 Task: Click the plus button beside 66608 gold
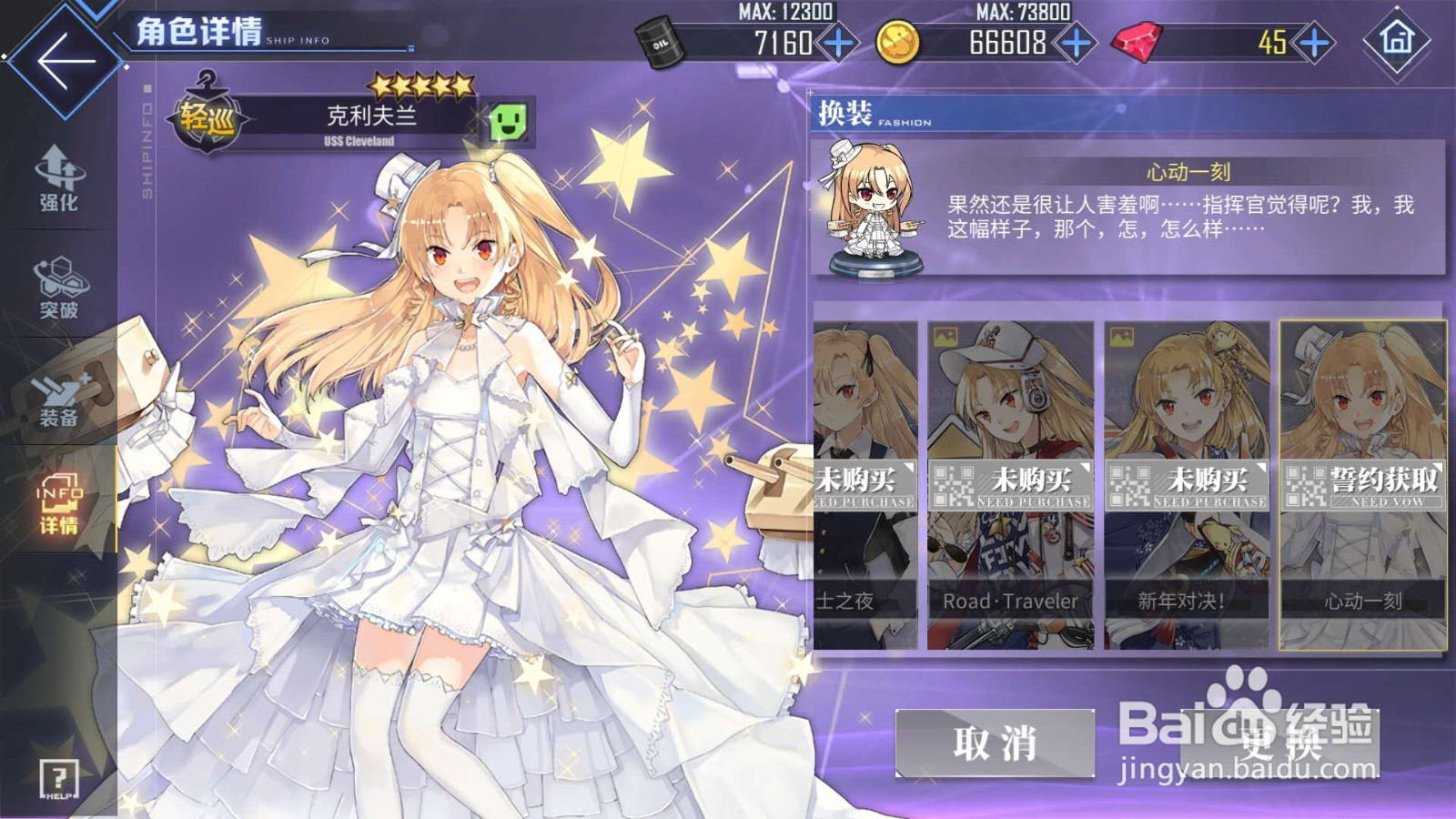click(1074, 41)
